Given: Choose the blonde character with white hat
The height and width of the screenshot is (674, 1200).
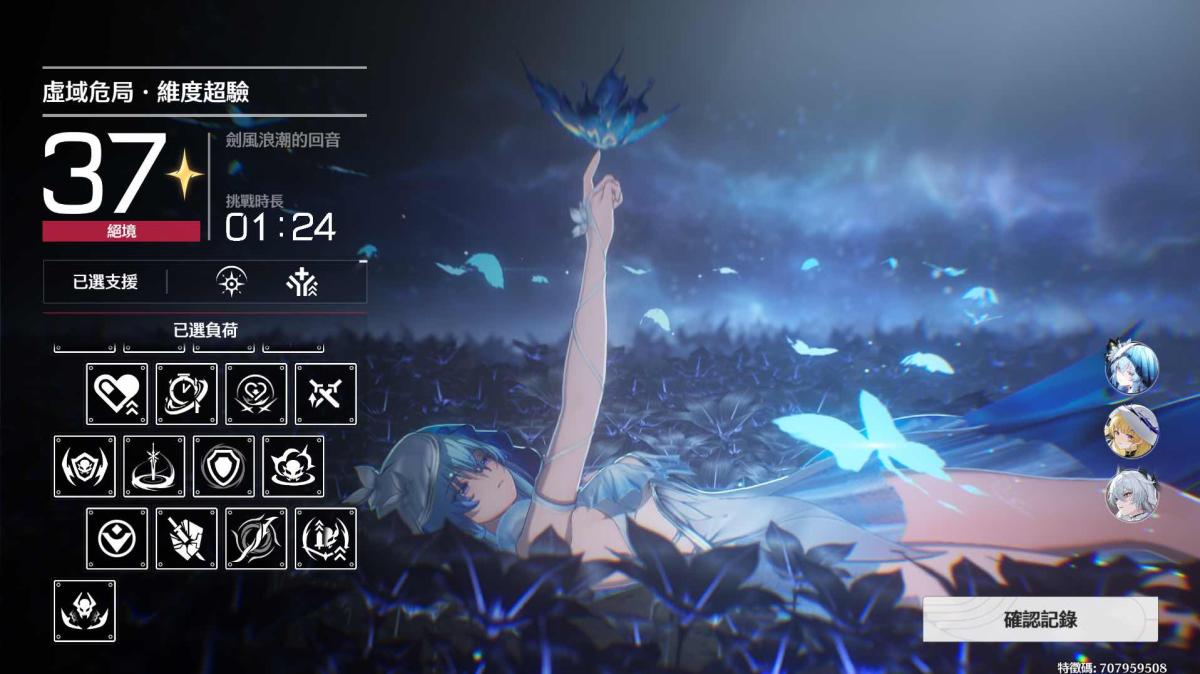Looking at the screenshot, I should (1131, 431).
